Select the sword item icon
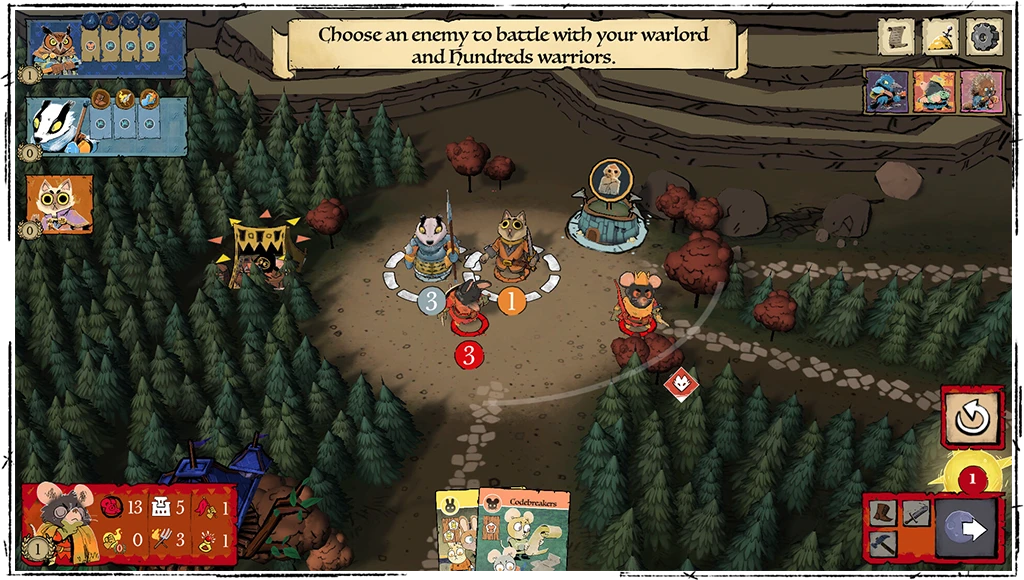Viewport: 1024px width, 580px height. tap(915, 512)
